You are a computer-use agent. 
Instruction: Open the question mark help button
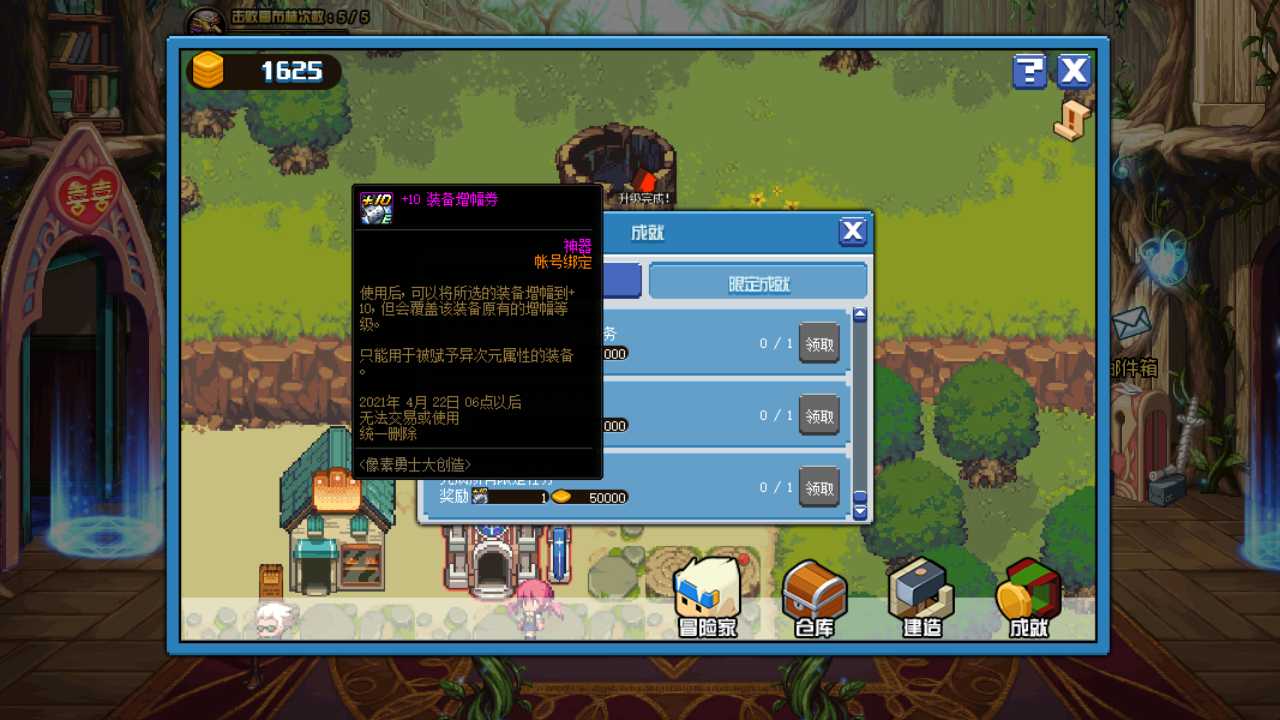(1029, 71)
